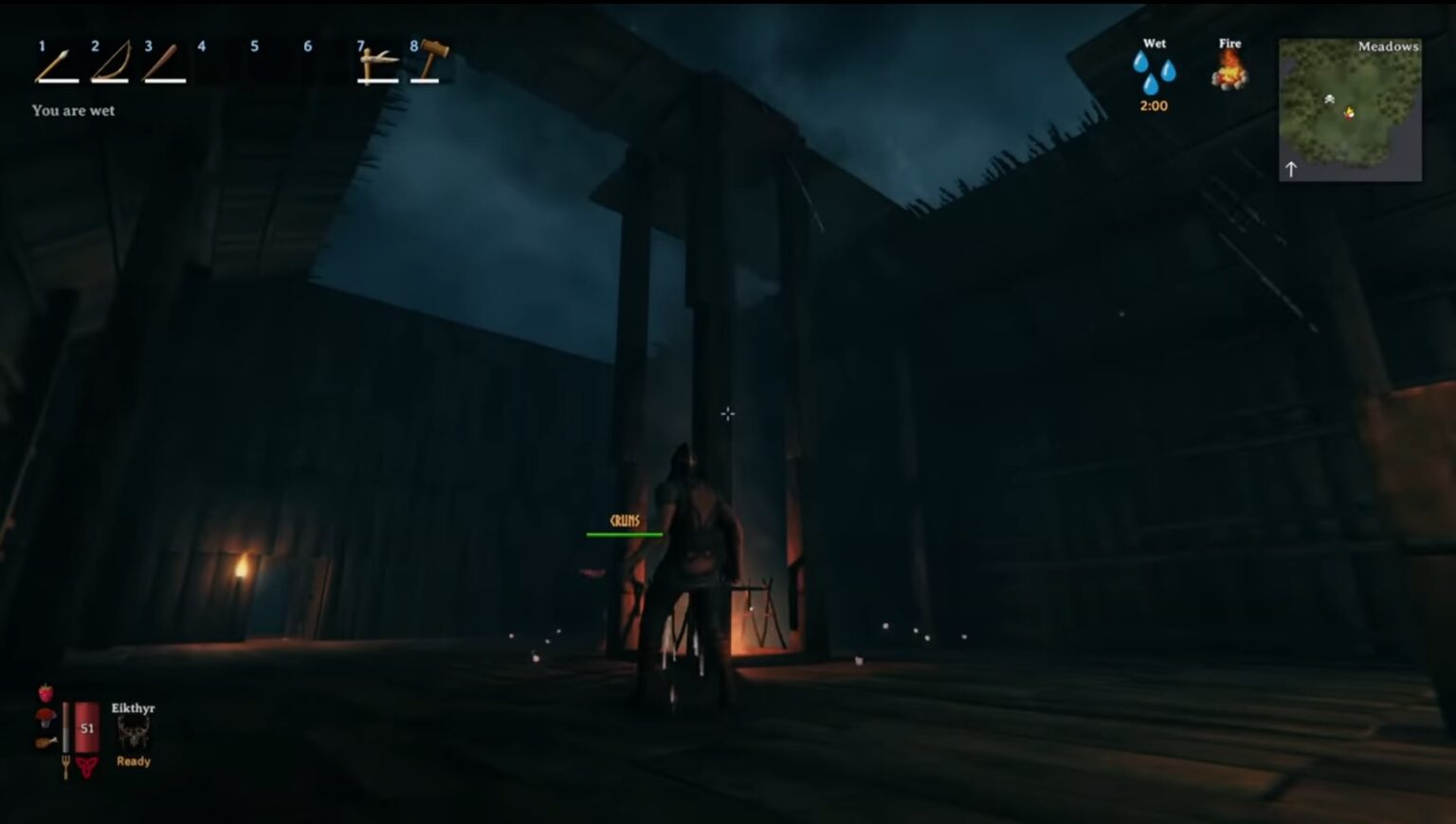Click the north arrow on the minimap

point(1292,168)
